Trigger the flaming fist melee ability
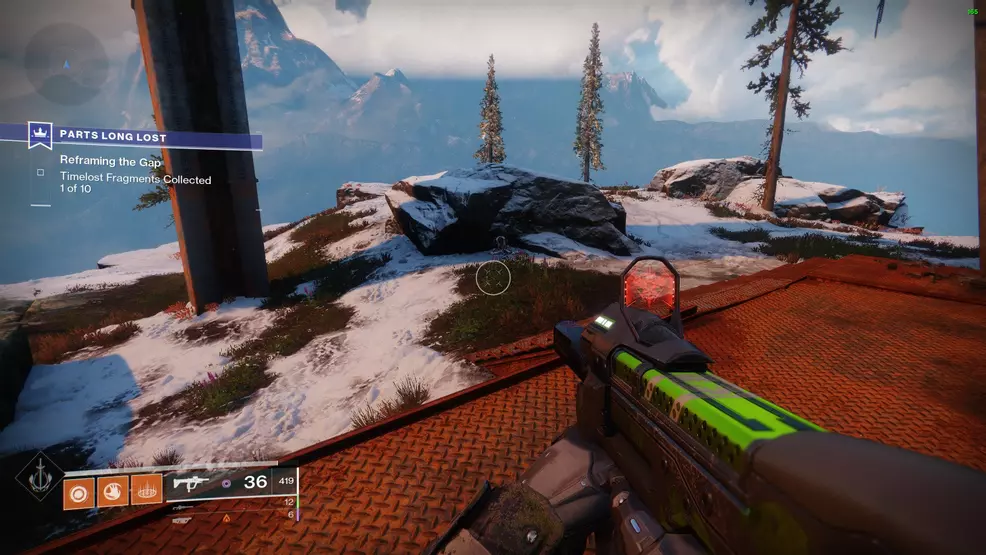986x555 pixels. coord(113,491)
